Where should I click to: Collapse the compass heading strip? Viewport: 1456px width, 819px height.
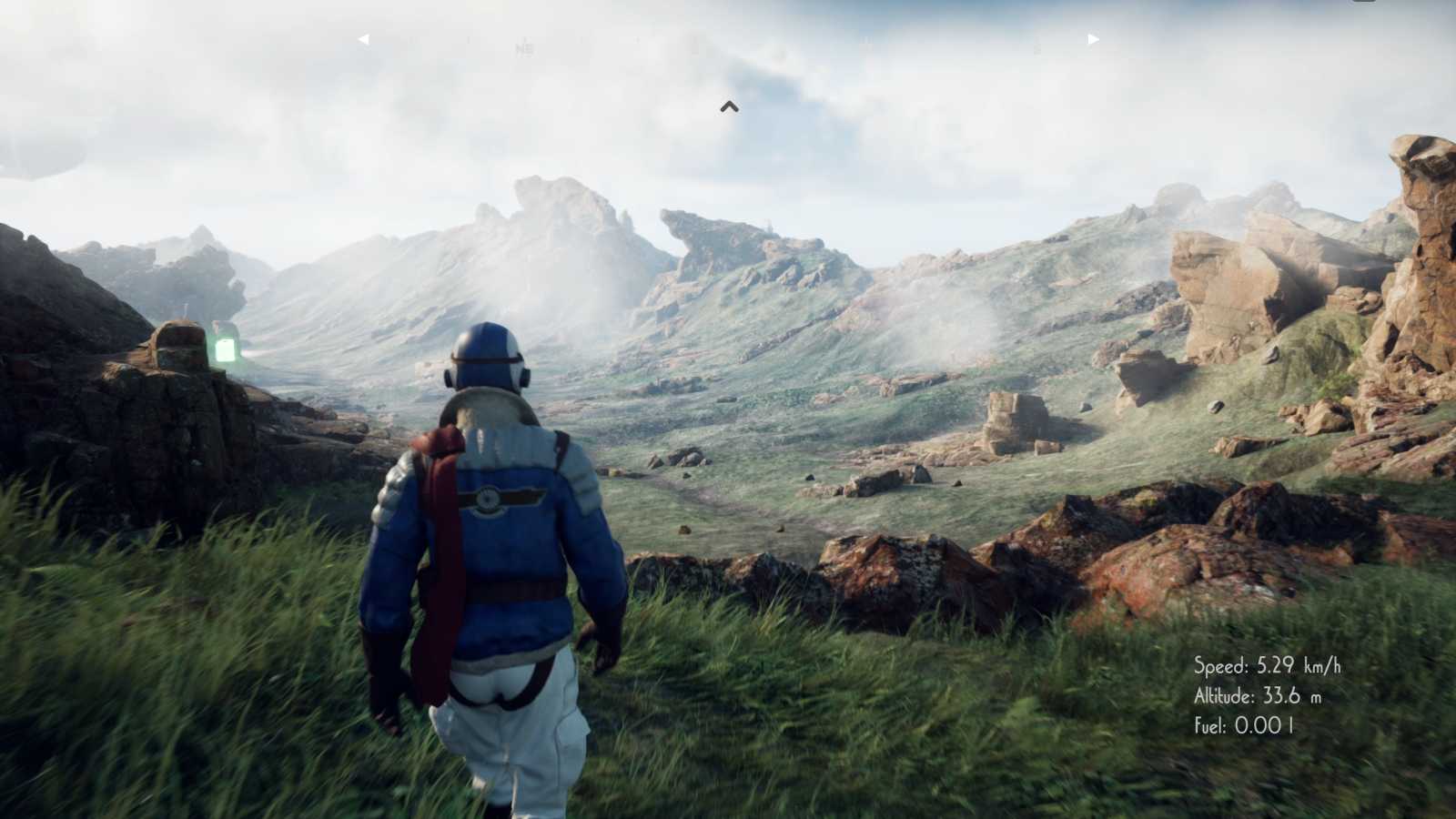tap(728, 38)
